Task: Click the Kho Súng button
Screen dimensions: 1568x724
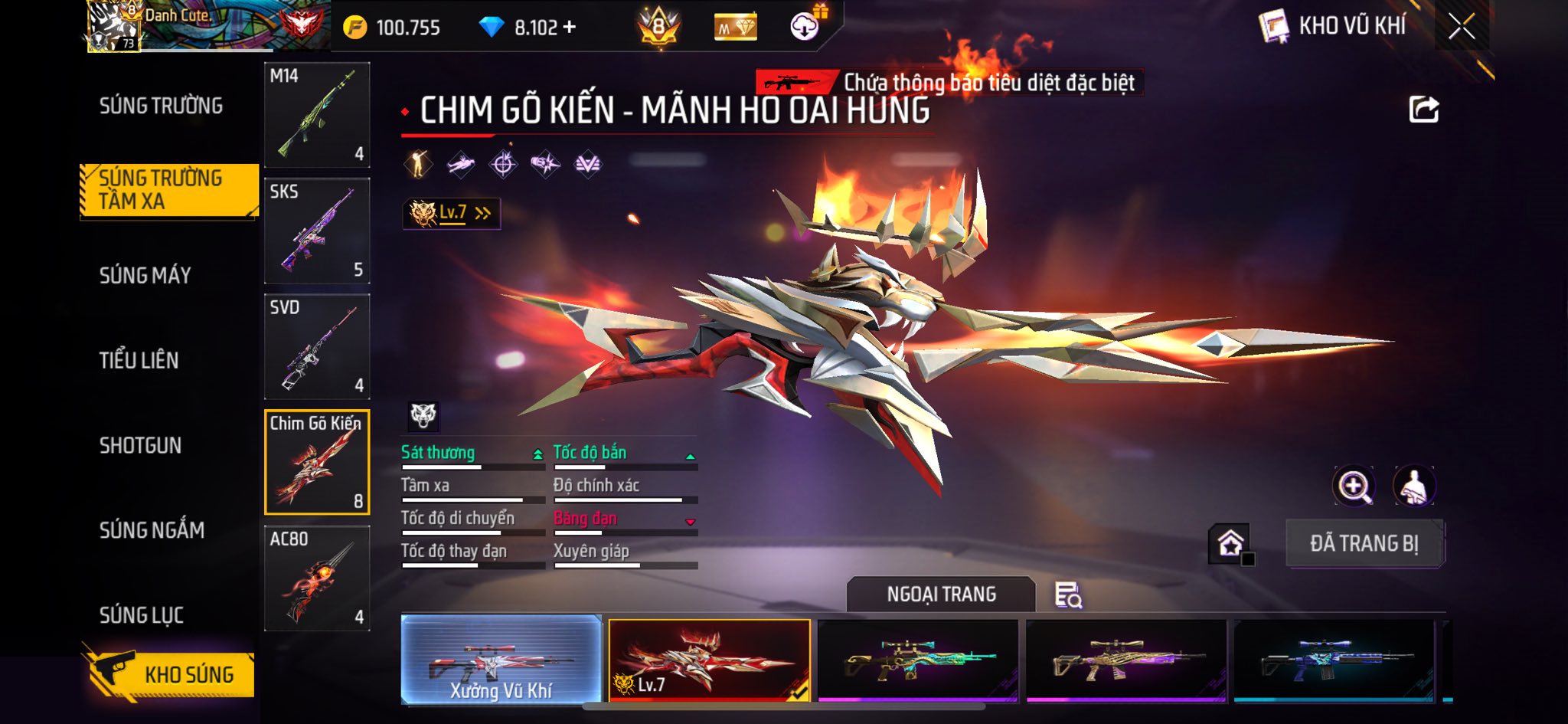Action: point(170,674)
